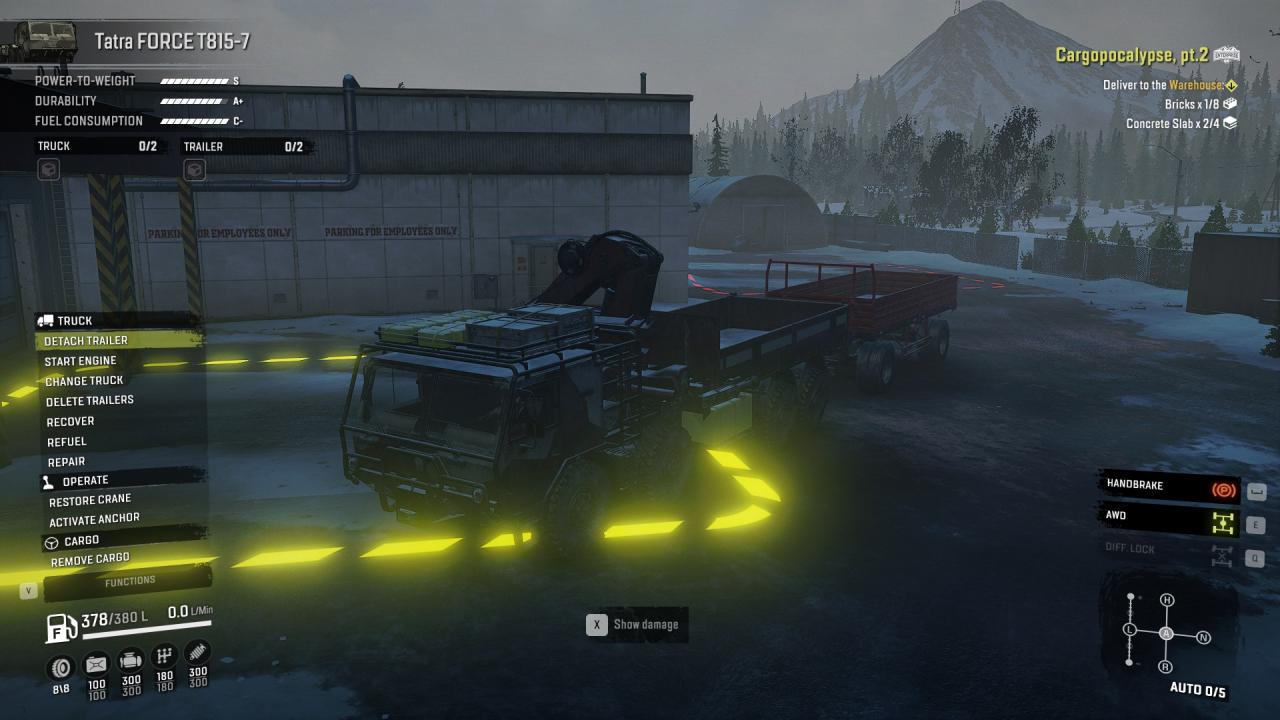This screenshot has height=720, width=1280.
Task: Open the Functions panel button
Action: click(130, 581)
